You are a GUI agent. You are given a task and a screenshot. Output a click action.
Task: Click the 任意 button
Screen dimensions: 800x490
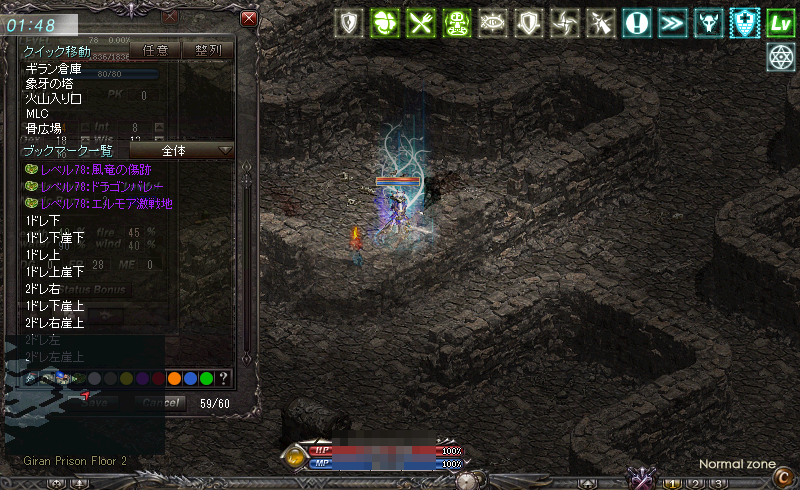tap(155, 49)
